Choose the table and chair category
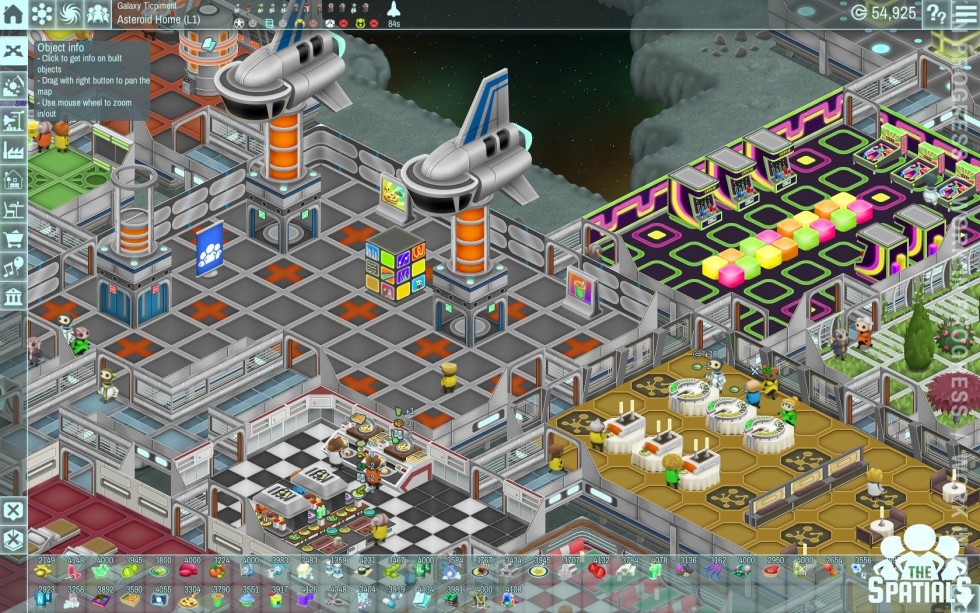 [x=13, y=209]
